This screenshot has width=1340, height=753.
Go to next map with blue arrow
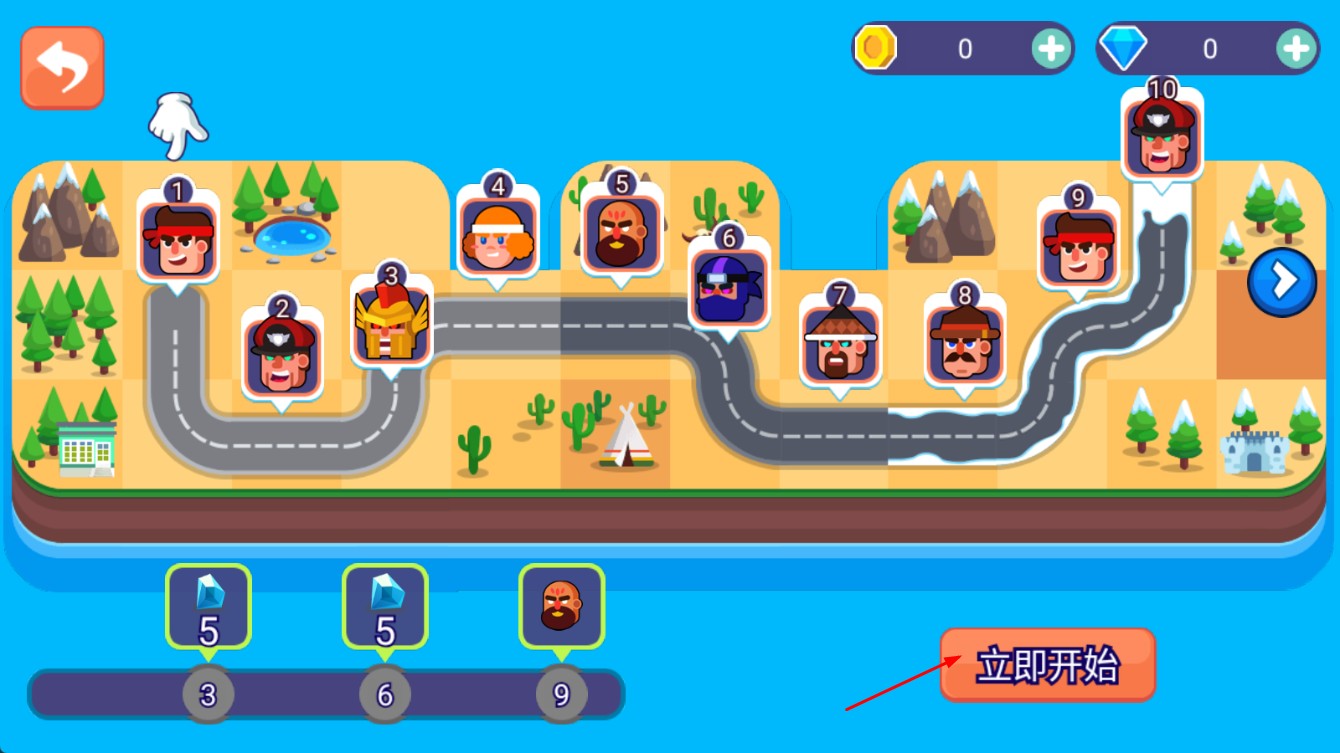pos(1281,282)
